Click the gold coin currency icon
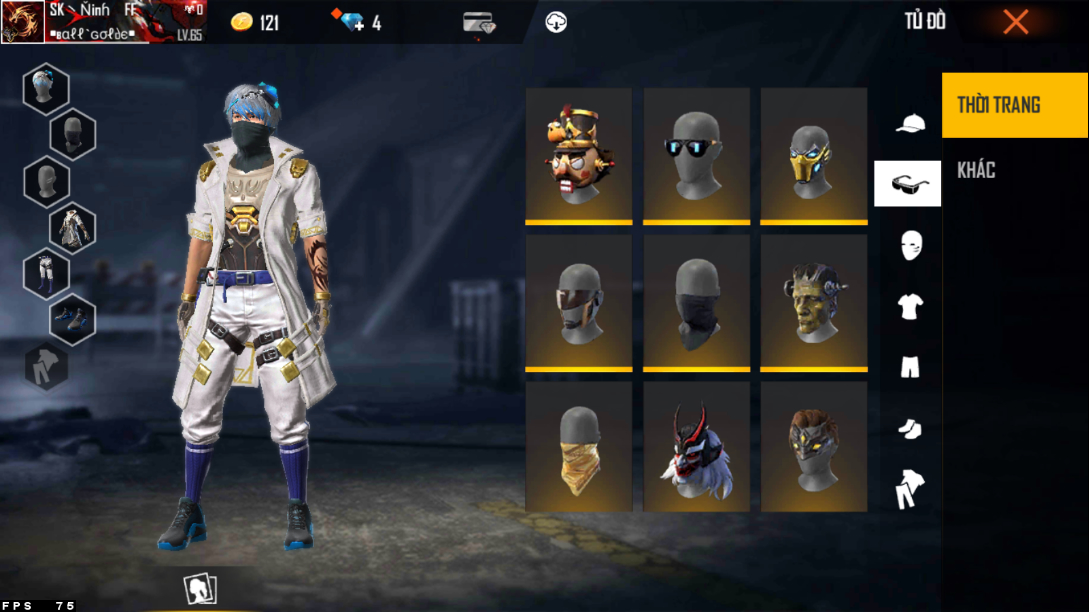Screen dimensions: 1089x612 point(242,22)
